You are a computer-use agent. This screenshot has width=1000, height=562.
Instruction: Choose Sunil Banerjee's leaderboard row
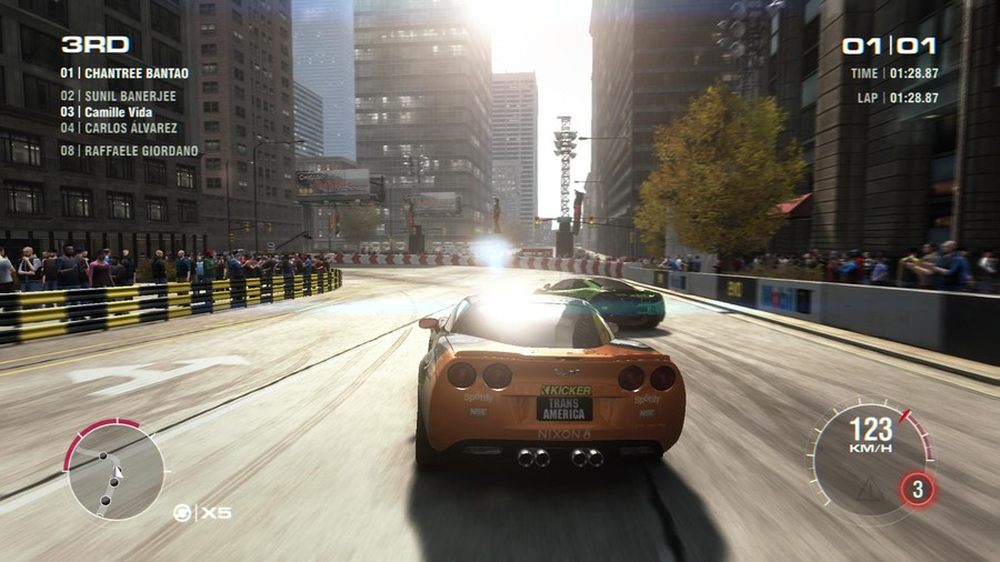pos(118,96)
